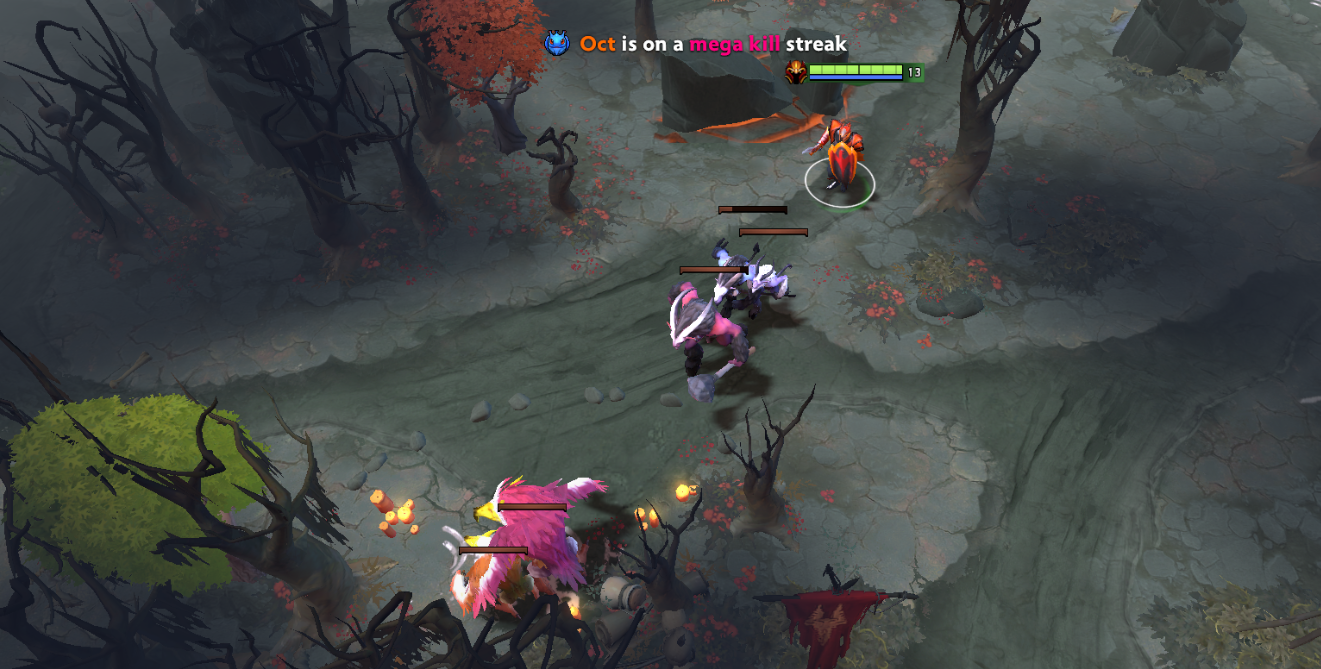Image resolution: width=1321 pixels, height=669 pixels.
Task: Select the red hero with the selection circle
Action: 838,162
